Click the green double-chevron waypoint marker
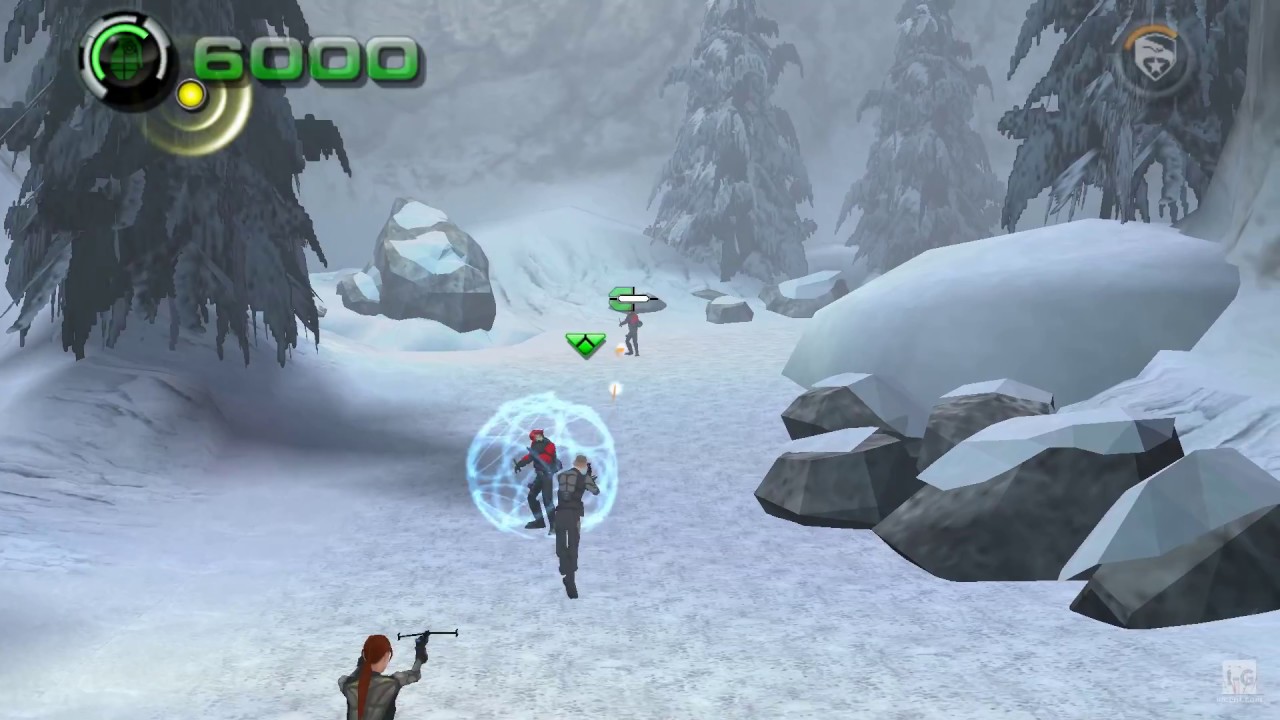The image size is (1280, 720). (586, 345)
